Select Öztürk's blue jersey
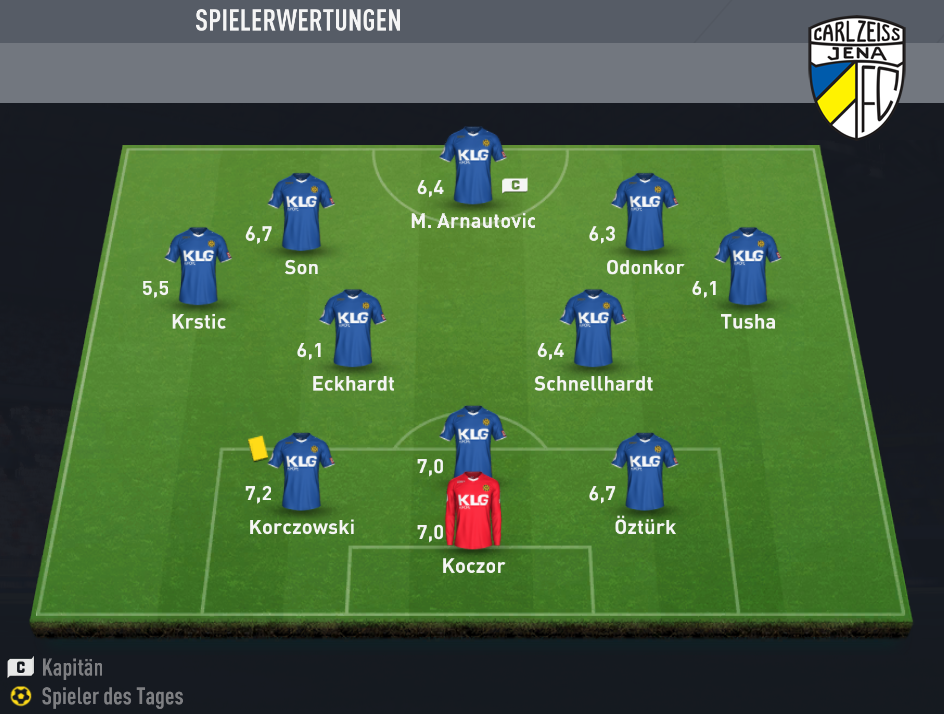 tap(644, 471)
